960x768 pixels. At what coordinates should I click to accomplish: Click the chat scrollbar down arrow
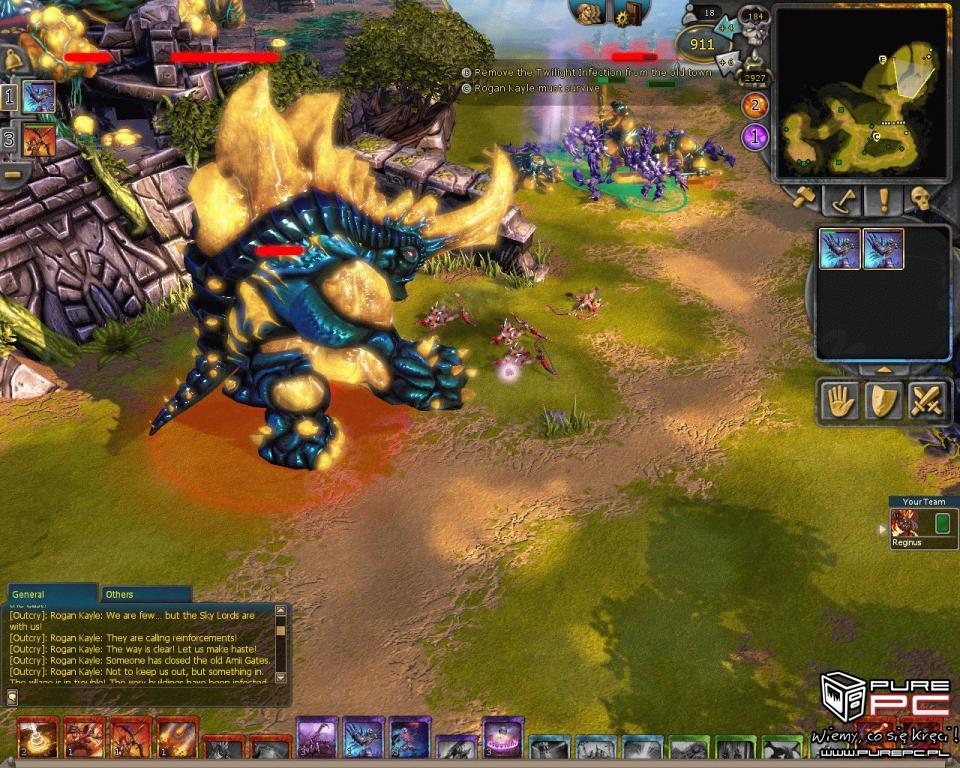click(x=281, y=677)
